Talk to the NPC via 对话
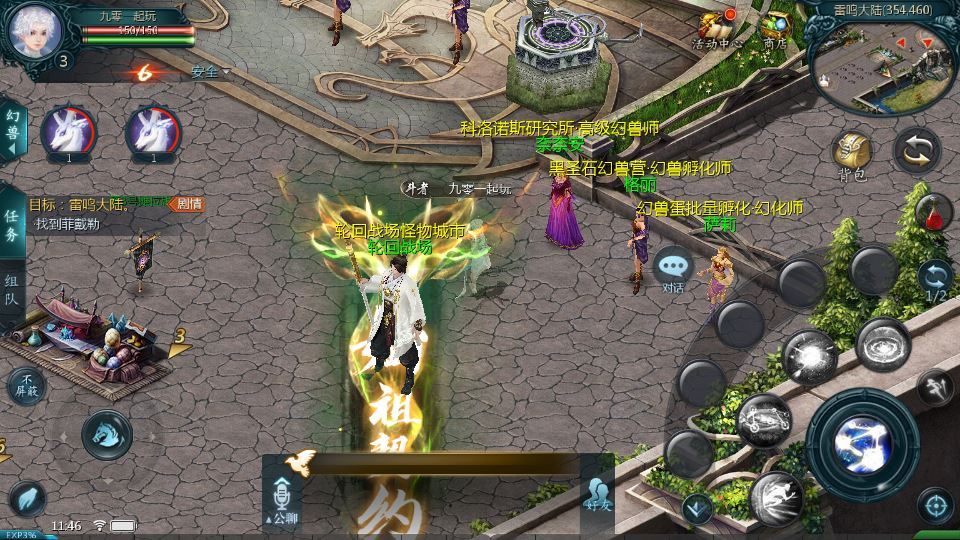This screenshot has width=960, height=540. coord(674,270)
